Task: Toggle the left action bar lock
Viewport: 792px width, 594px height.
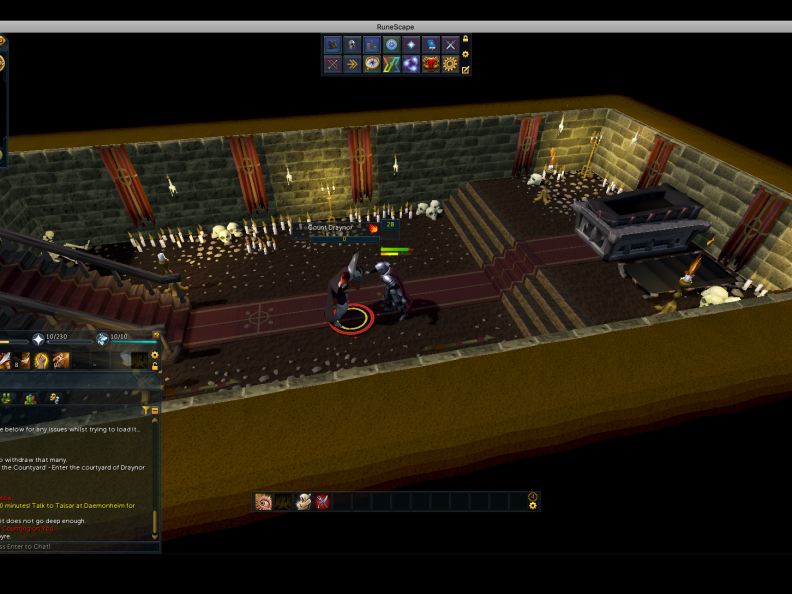Action: click(155, 366)
